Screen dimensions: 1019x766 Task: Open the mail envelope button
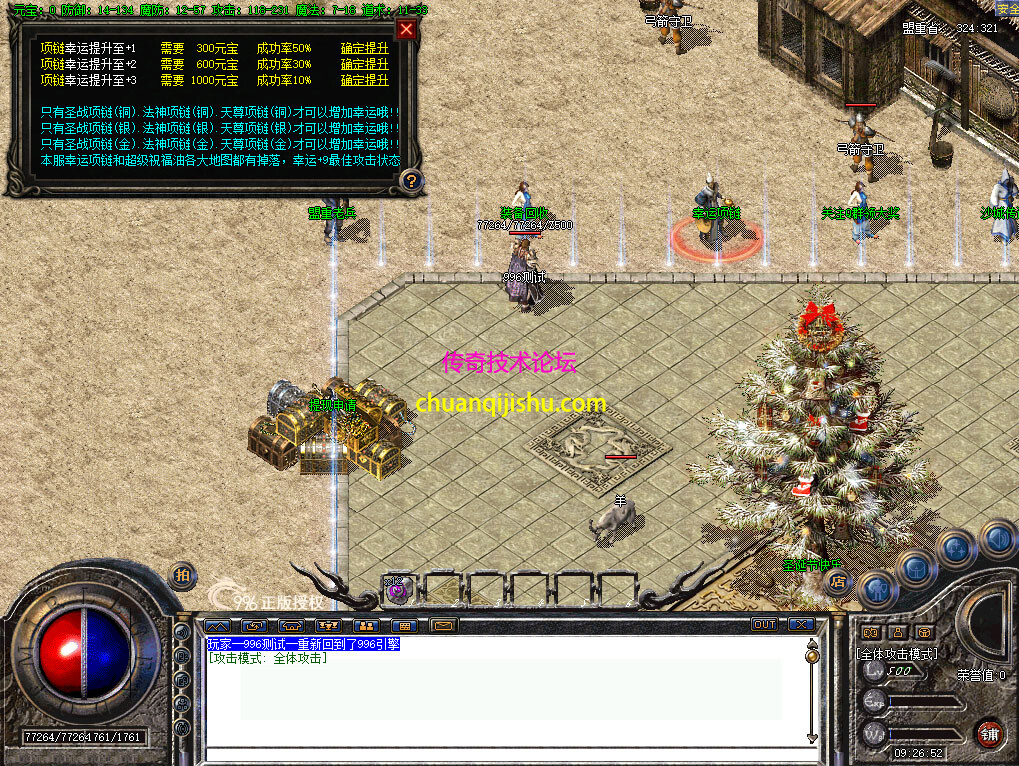coord(443,626)
